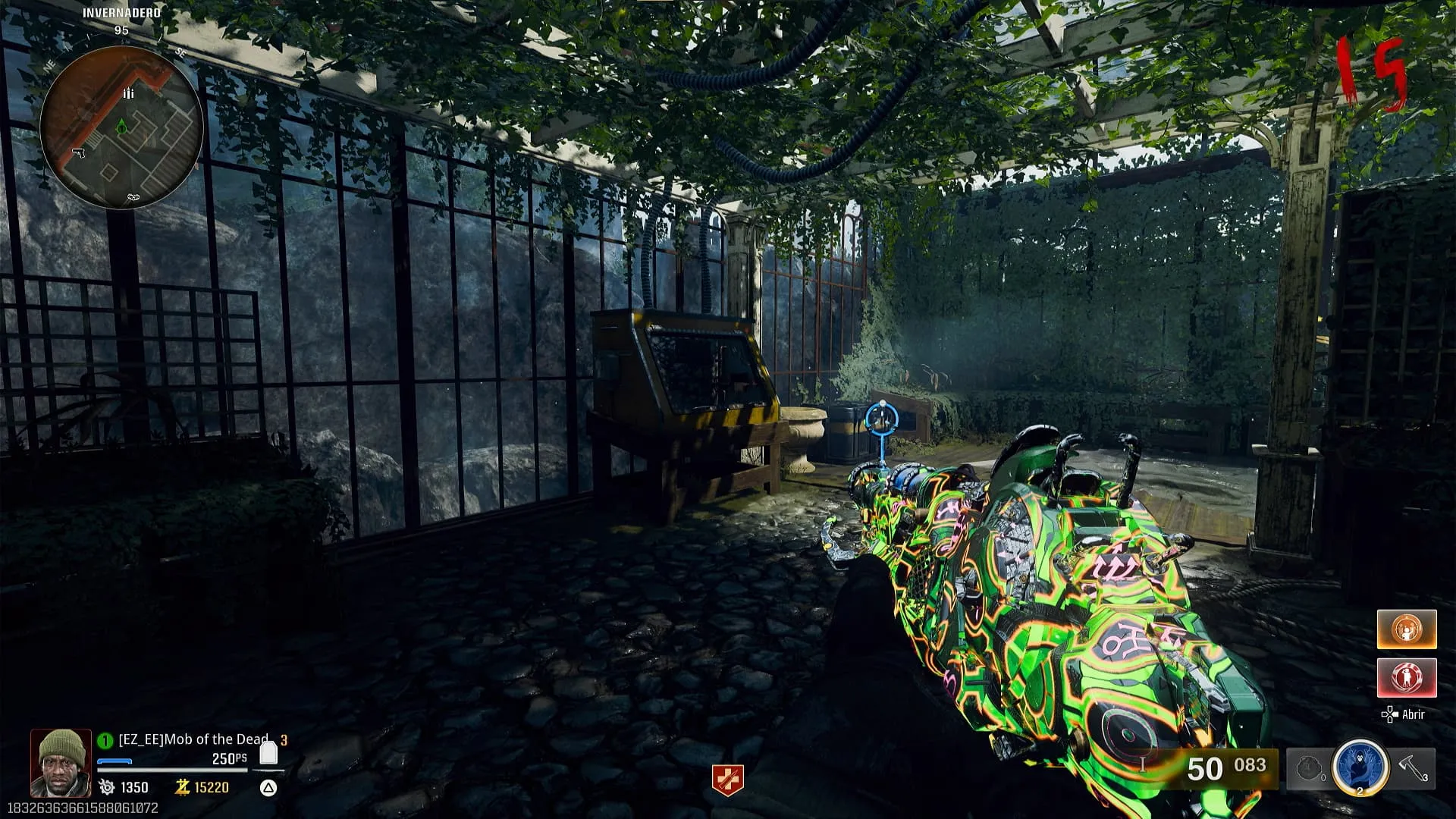Click the red perk shield icon

[727, 780]
